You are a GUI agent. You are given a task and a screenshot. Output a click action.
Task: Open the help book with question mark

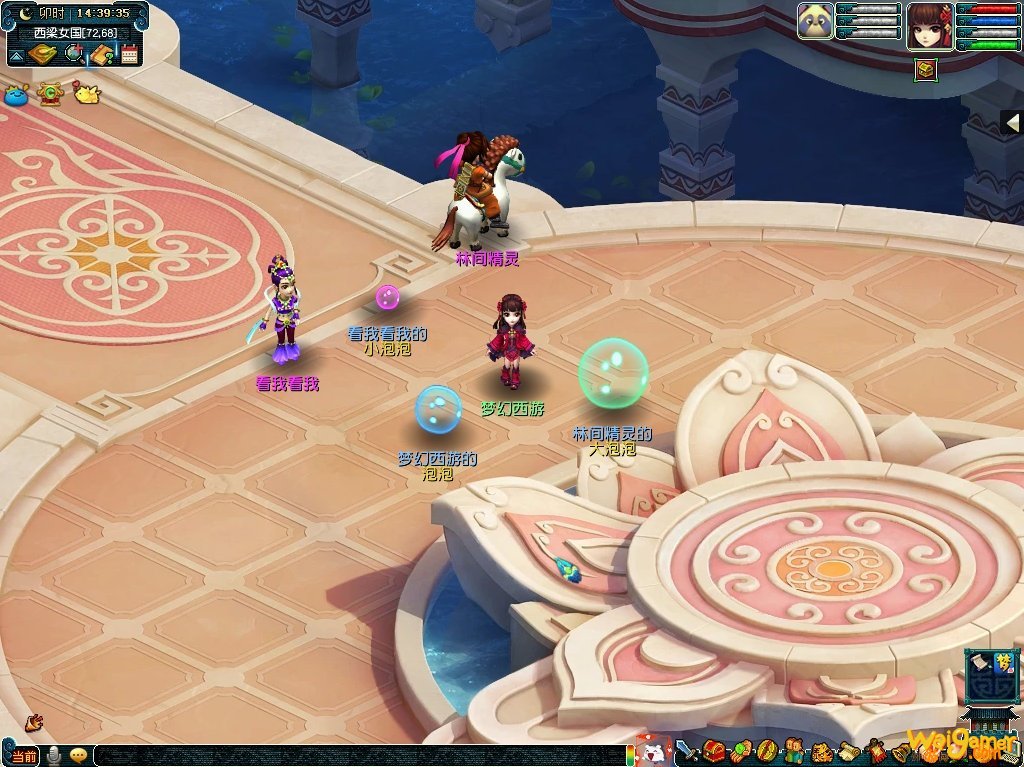[x=100, y=54]
